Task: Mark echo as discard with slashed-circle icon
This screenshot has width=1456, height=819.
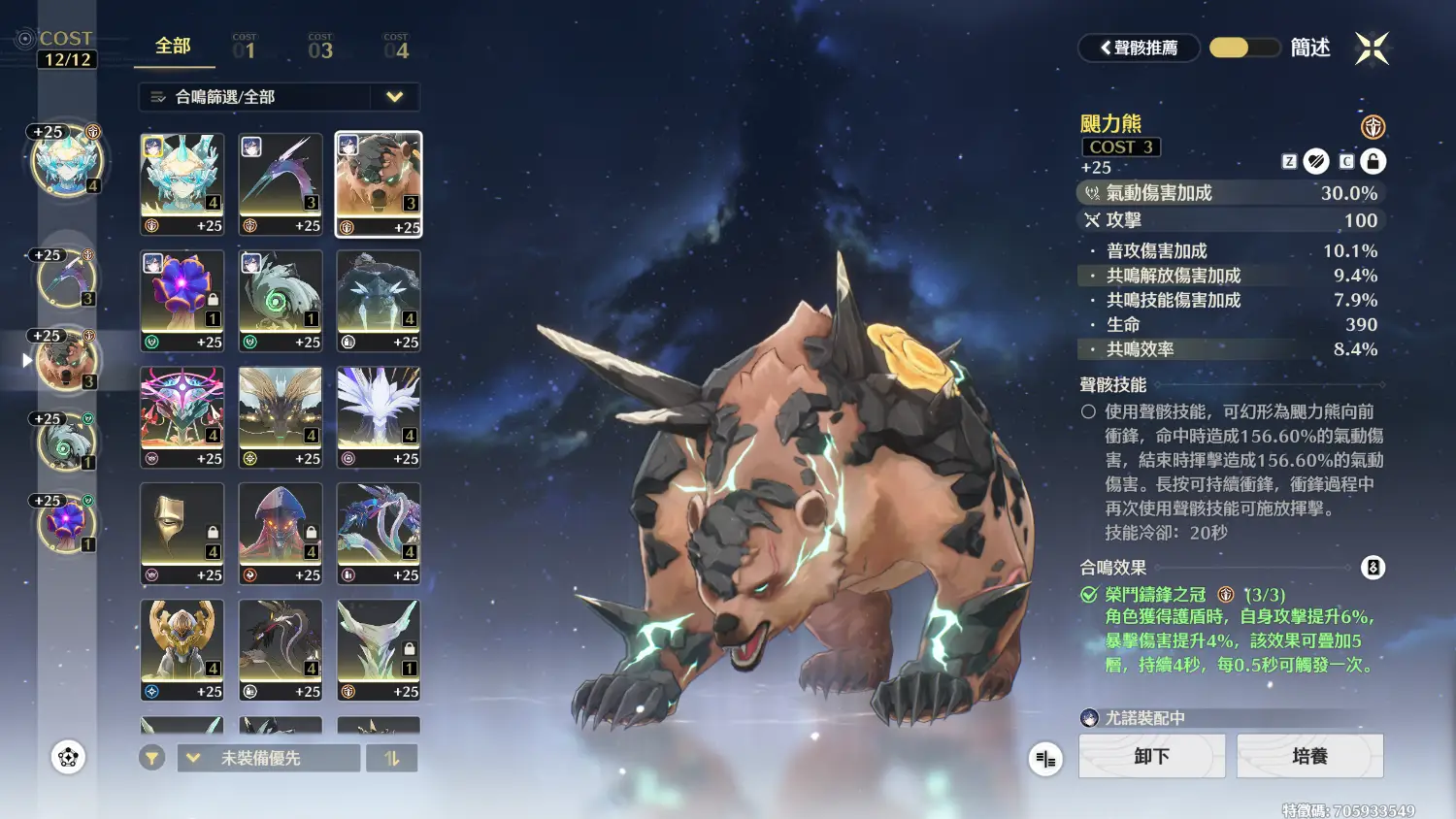Action: pyautogui.click(x=1316, y=161)
